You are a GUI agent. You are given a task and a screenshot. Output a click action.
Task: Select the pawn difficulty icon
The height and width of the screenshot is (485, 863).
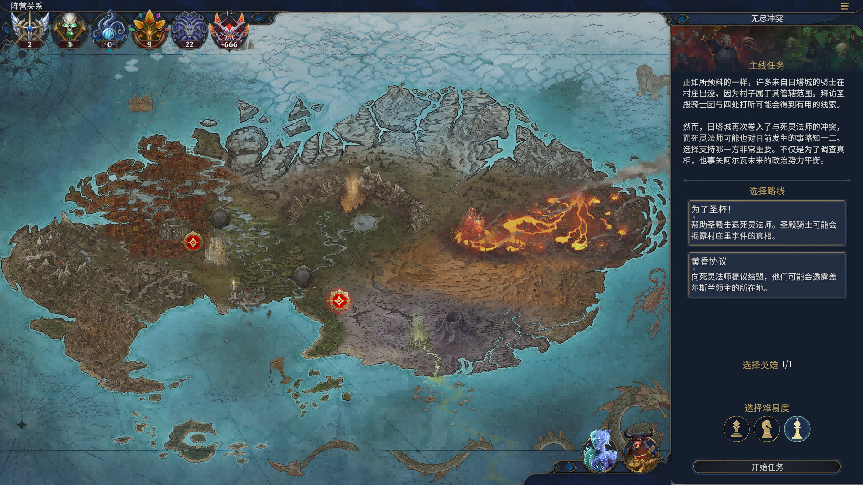point(737,429)
